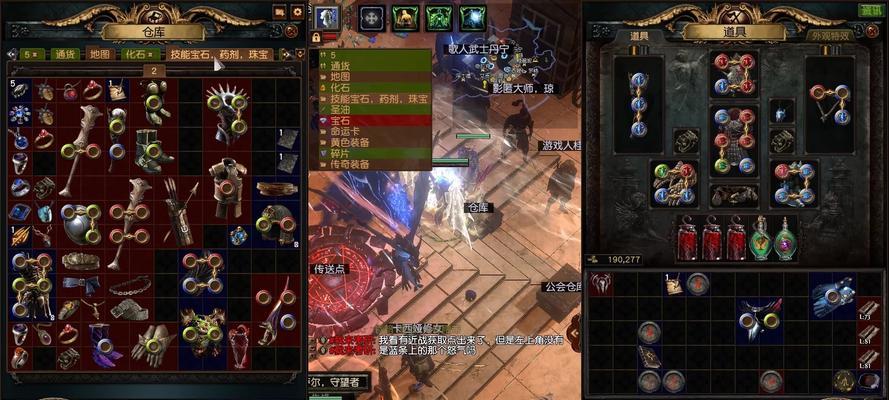Click the green flask in the belt
The image size is (889, 400).
click(x=761, y=241)
